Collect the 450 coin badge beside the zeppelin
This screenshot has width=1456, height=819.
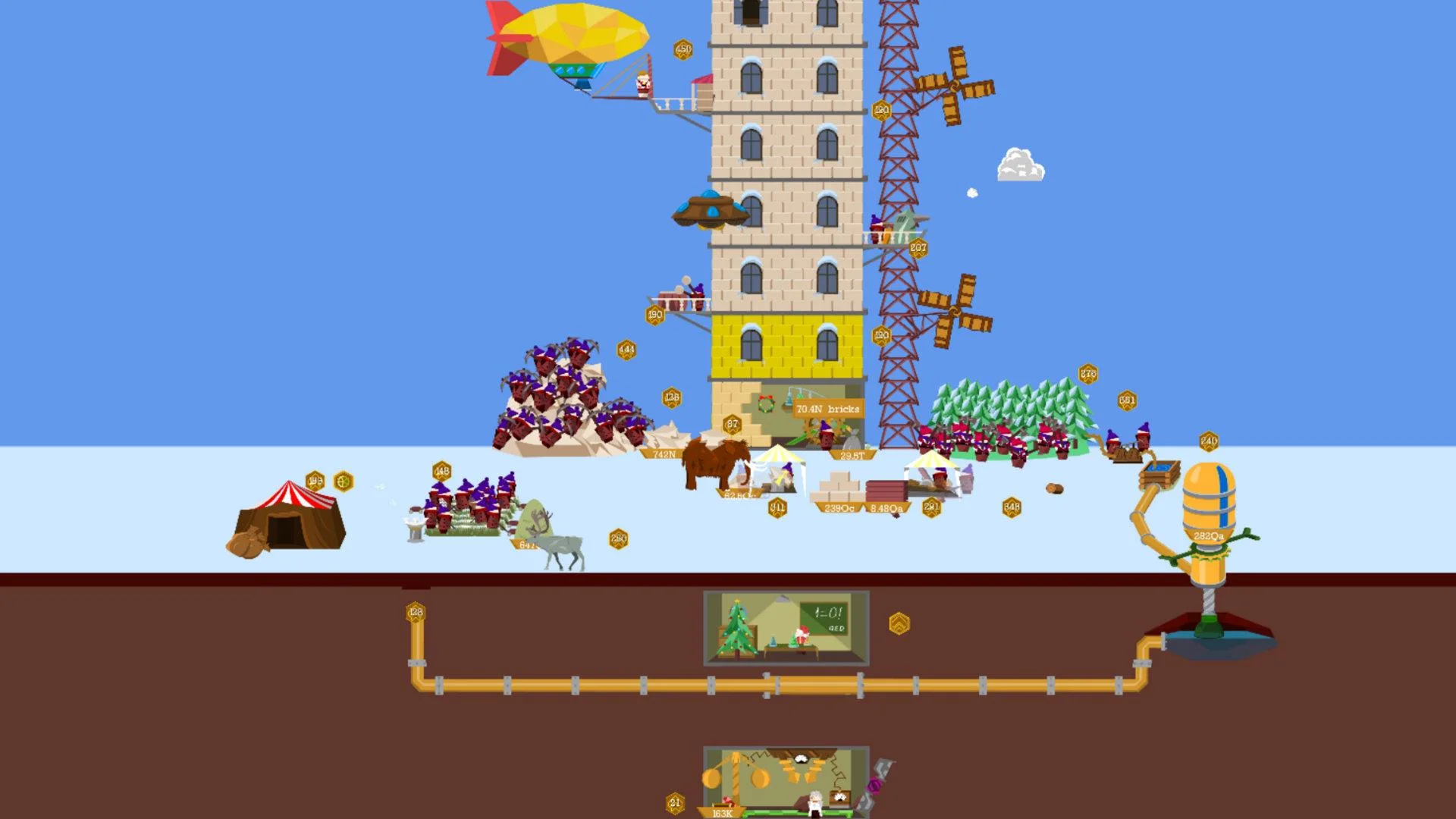click(683, 49)
